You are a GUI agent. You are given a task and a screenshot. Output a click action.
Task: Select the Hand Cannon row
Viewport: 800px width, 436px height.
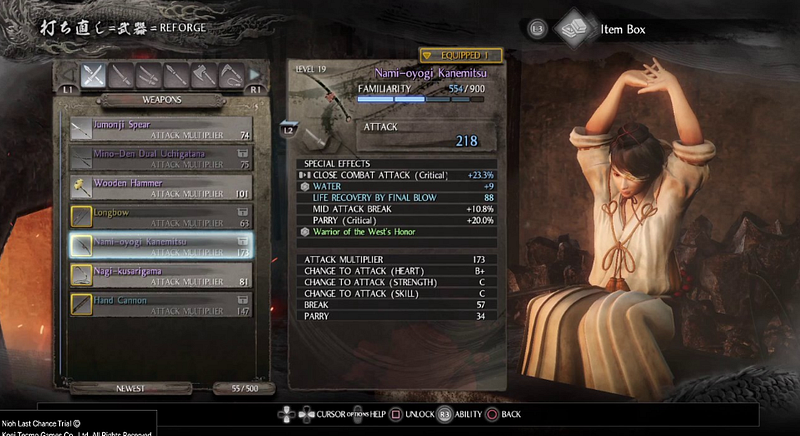coord(160,303)
